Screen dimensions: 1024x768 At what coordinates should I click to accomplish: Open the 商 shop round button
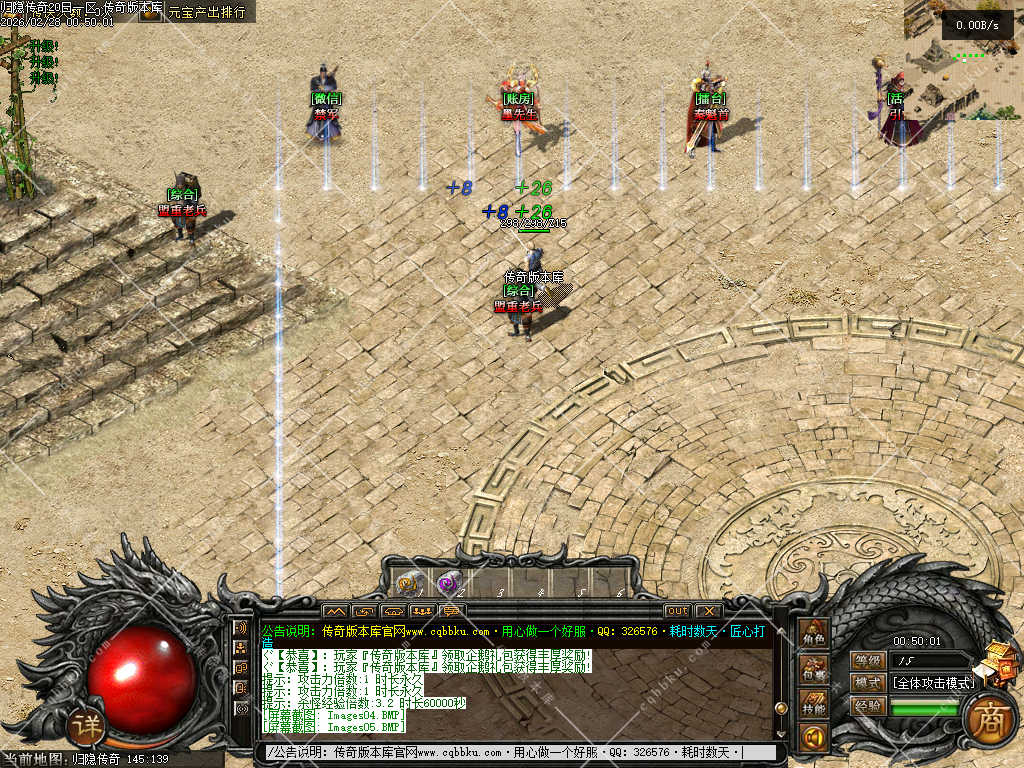(989, 718)
